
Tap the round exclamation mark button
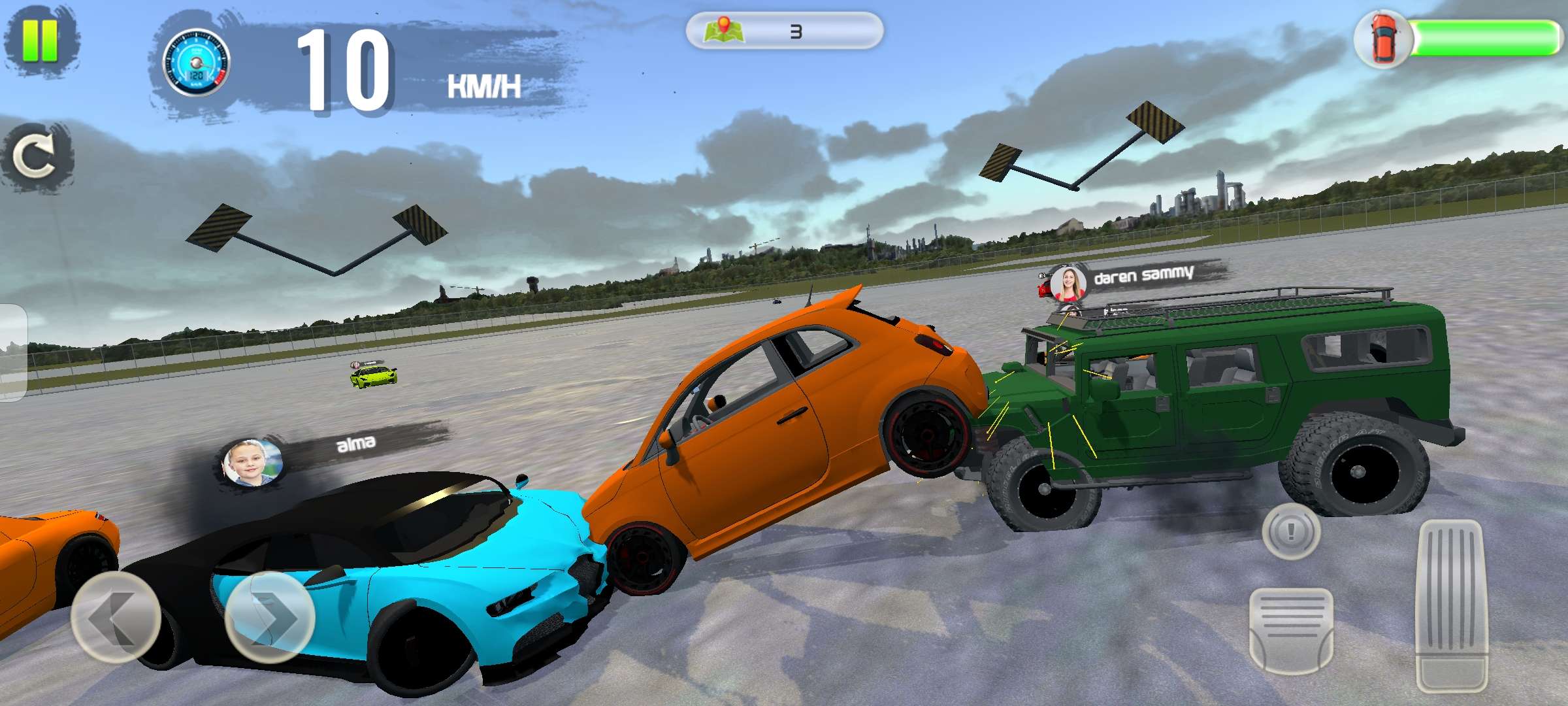coord(1290,530)
